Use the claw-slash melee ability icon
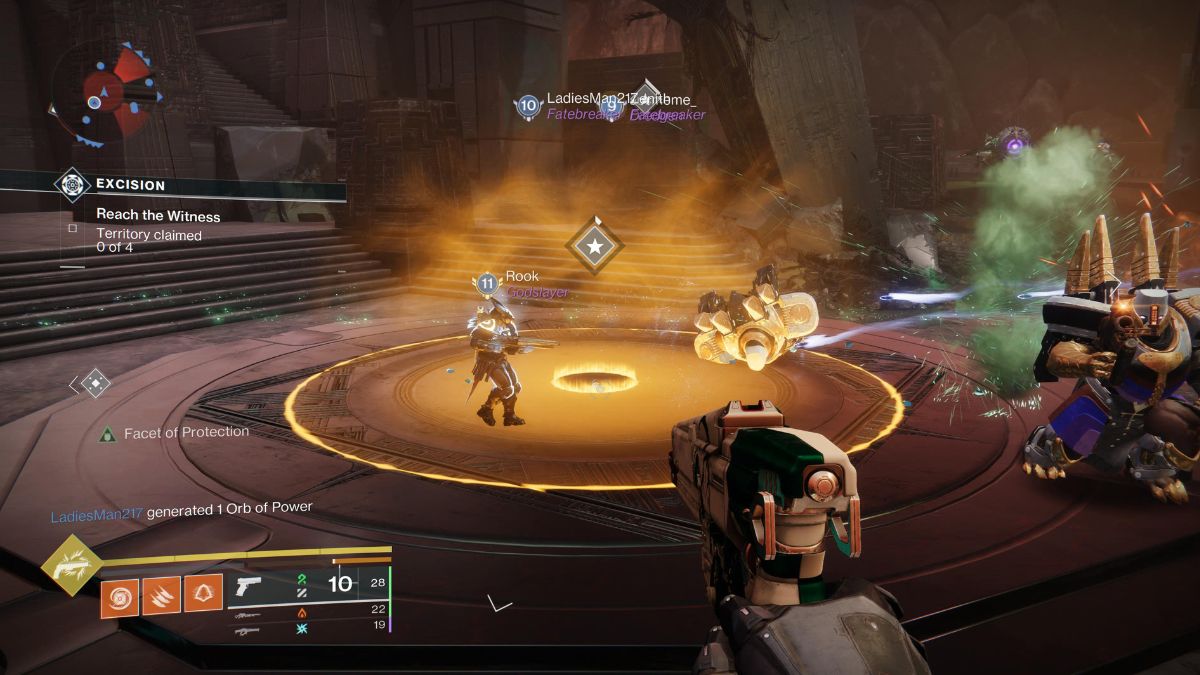This screenshot has height=675, width=1200. (161, 597)
